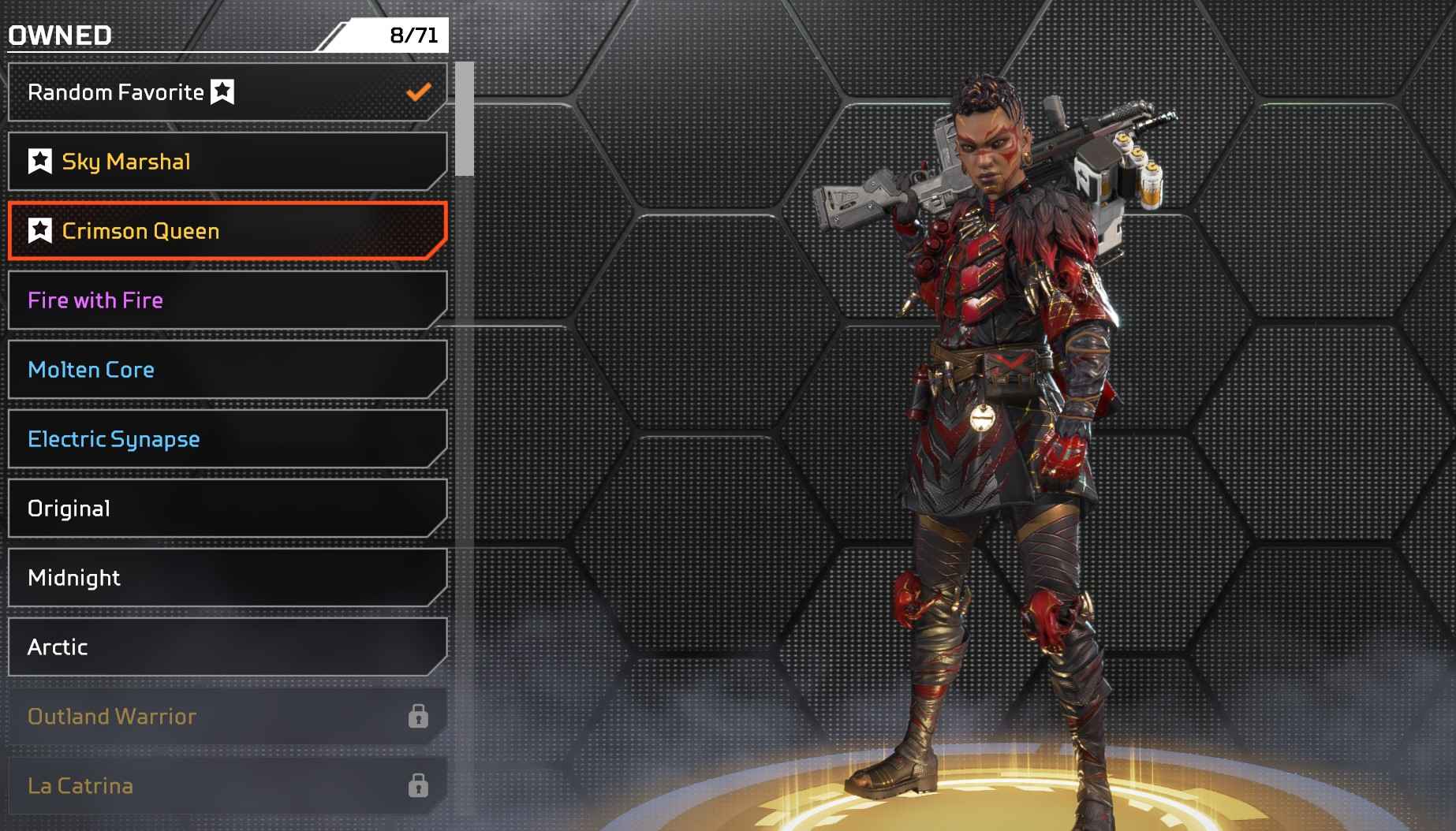Image resolution: width=1456 pixels, height=831 pixels.
Task: Choose the Electric Synapse skin
Action: click(x=227, y=439)
